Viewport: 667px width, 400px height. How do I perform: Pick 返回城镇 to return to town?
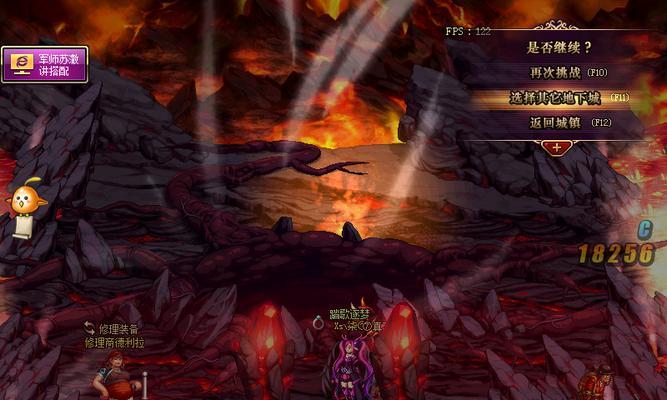[568, 123]
